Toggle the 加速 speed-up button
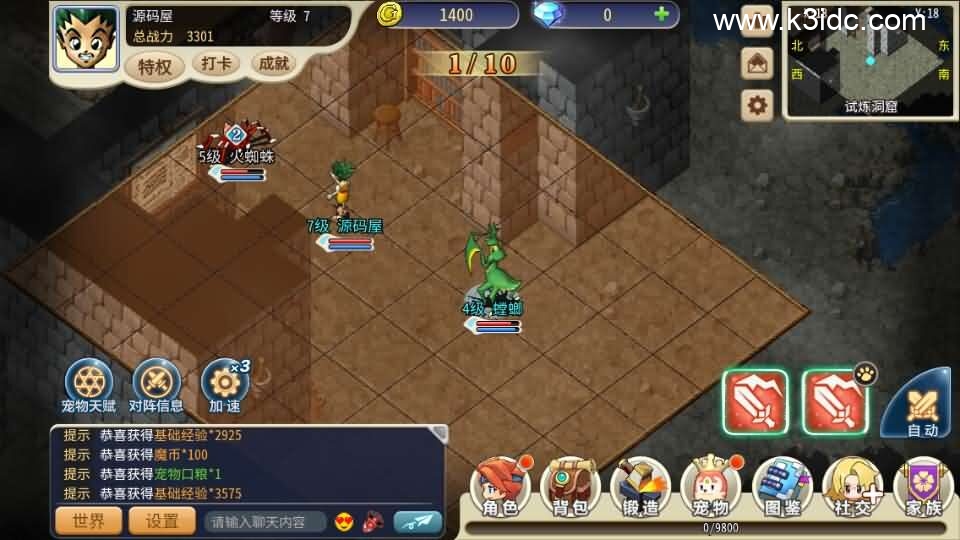 224,383
